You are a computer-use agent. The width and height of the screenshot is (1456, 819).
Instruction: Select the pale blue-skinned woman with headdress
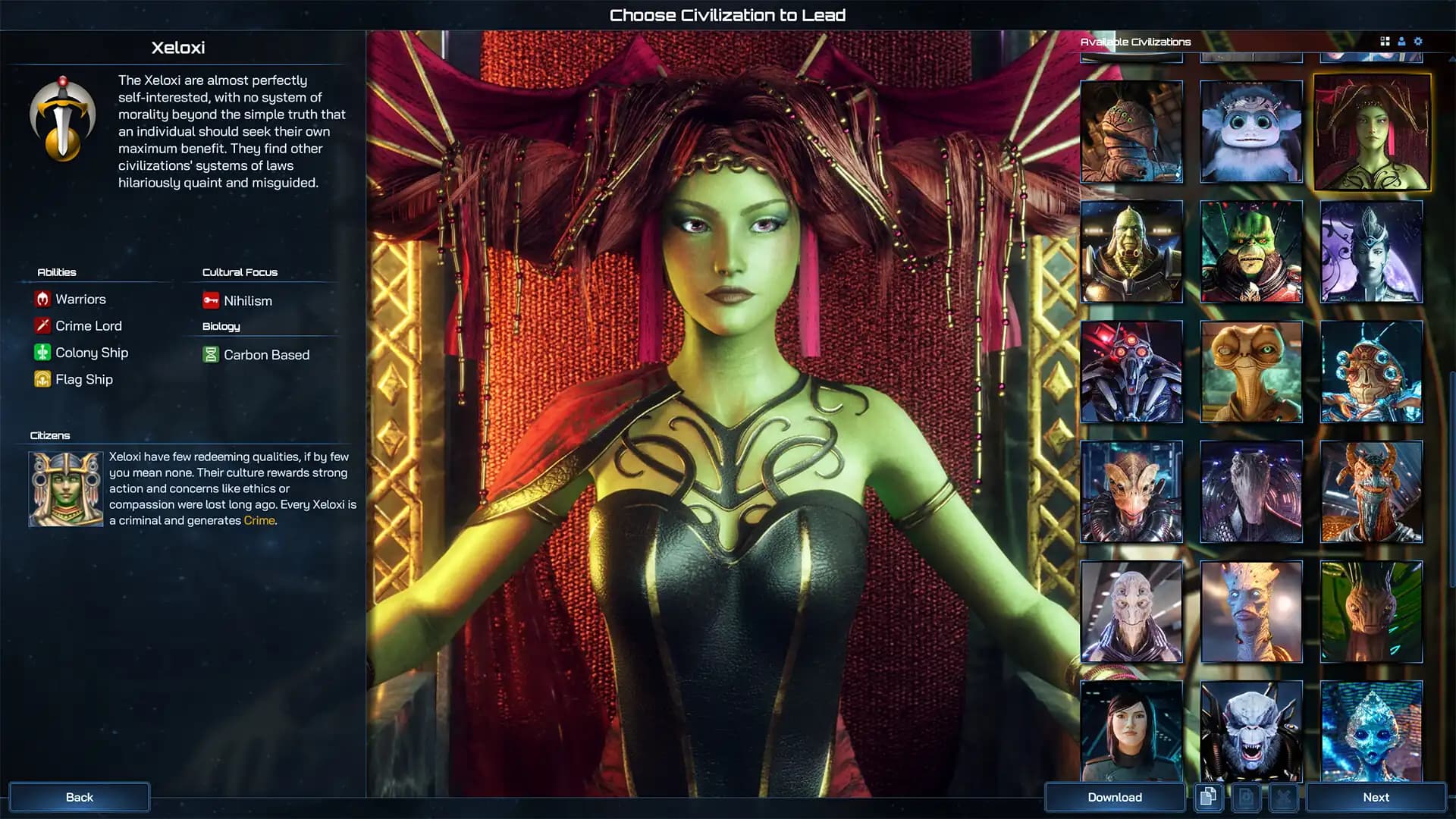coord(1371,252)
